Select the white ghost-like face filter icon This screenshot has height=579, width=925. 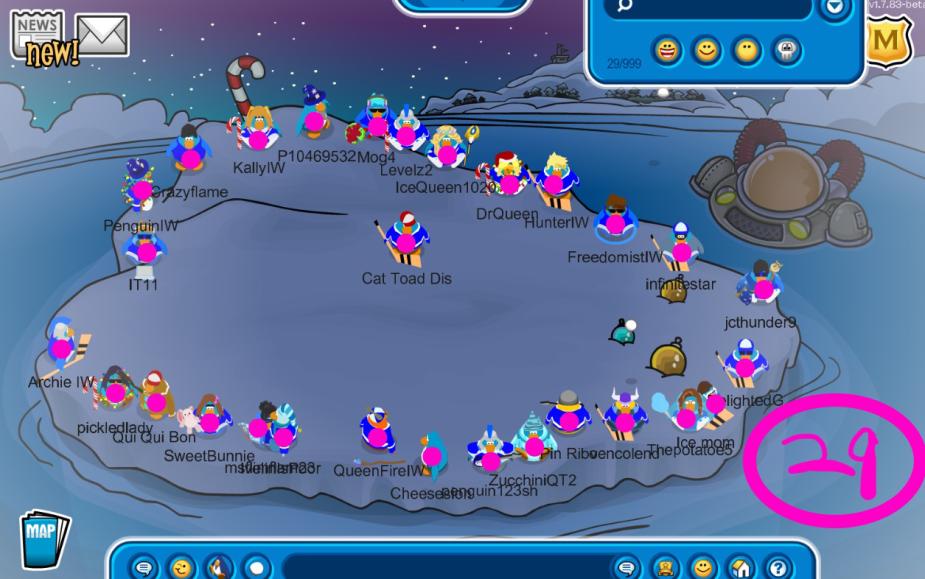point(786,52)
